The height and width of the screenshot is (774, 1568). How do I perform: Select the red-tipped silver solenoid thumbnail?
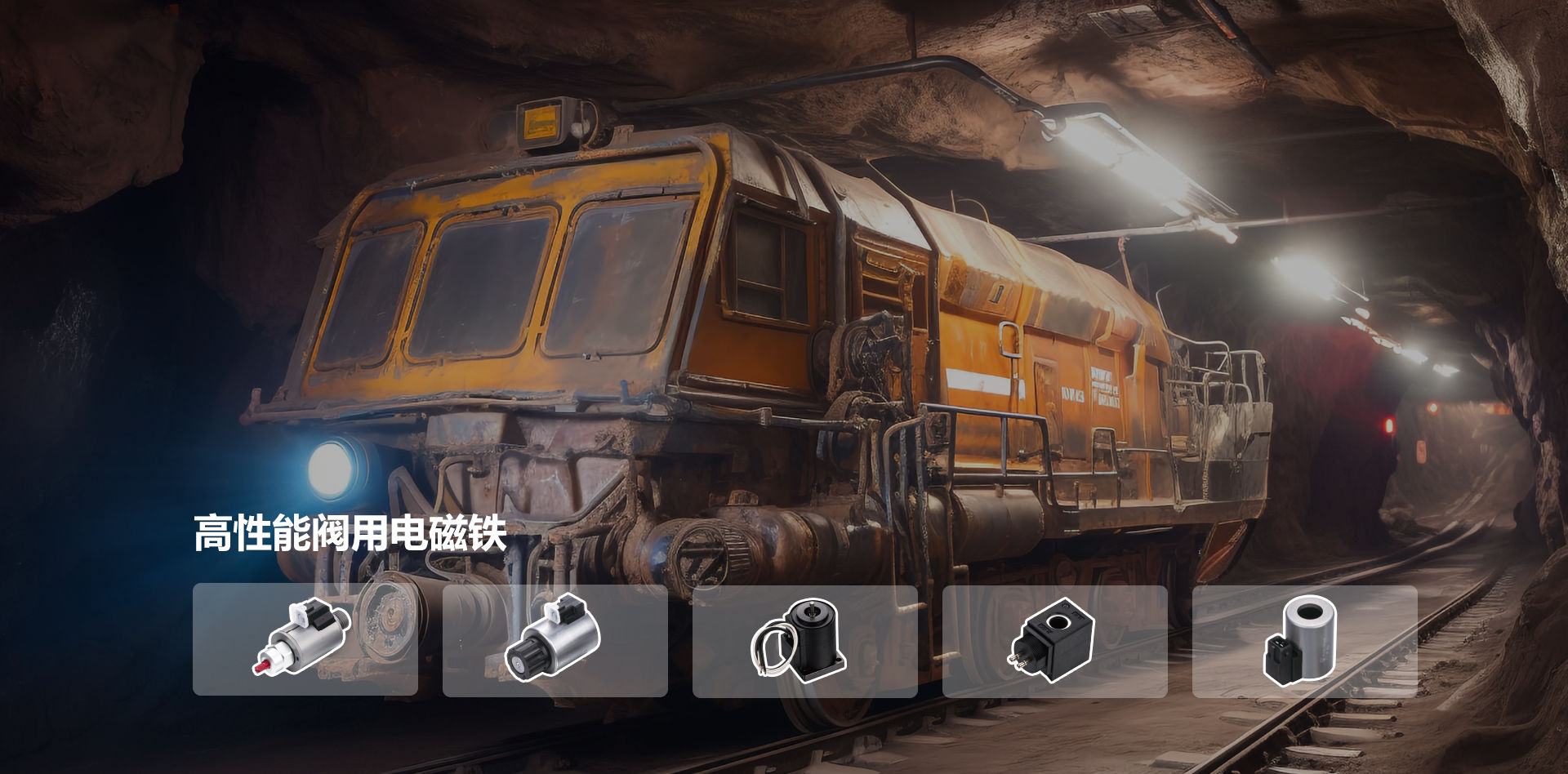click(305, 639)
